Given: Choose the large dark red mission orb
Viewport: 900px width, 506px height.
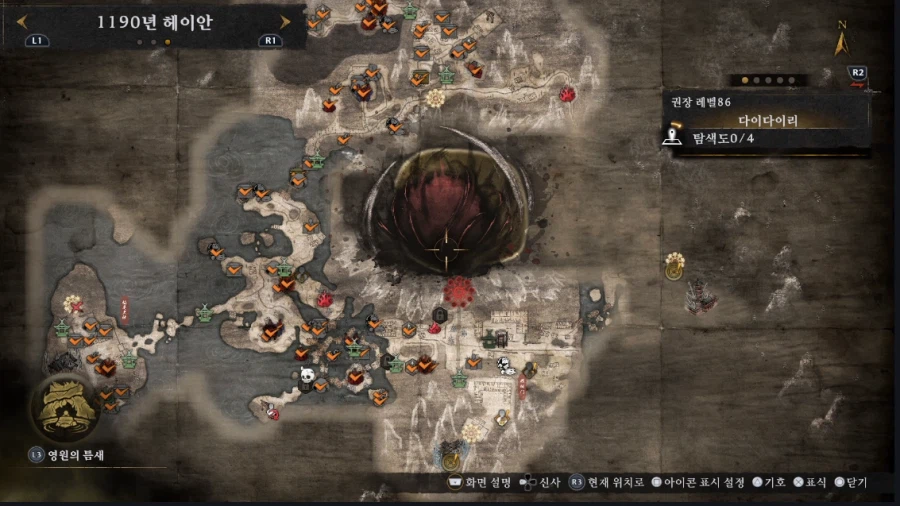Looking at the screenshot, I should click(446, 212).
